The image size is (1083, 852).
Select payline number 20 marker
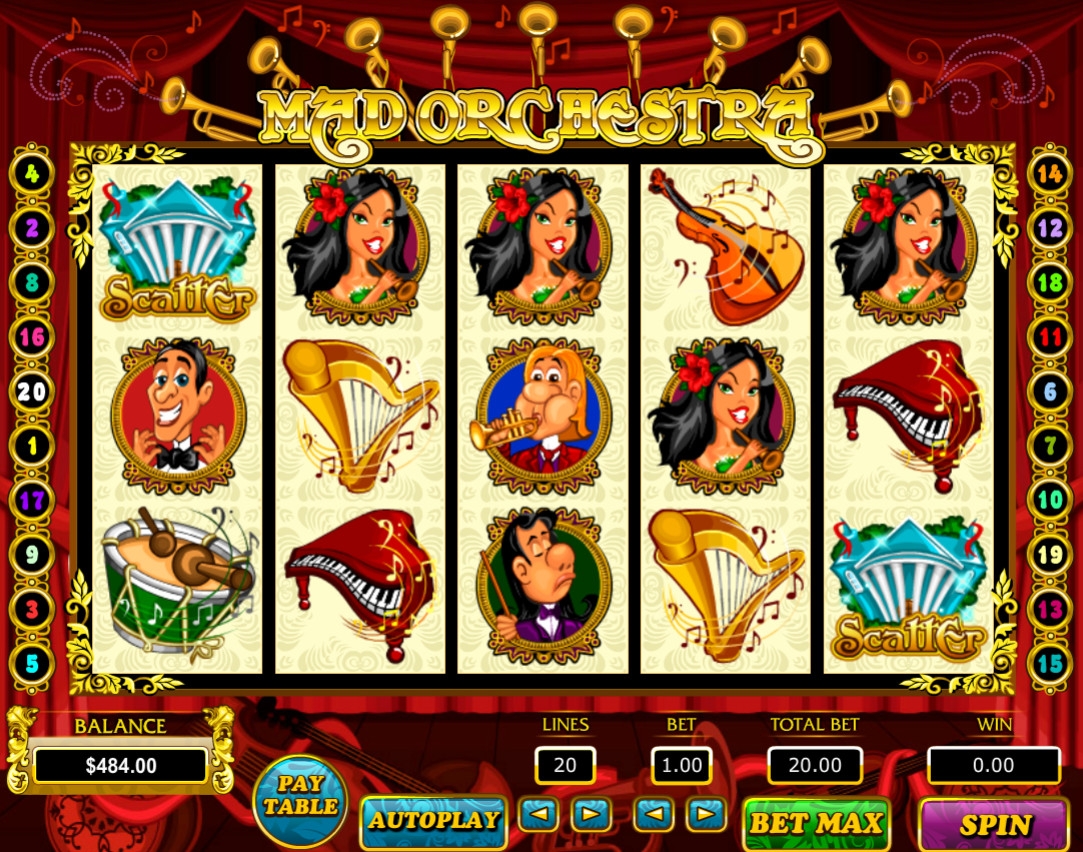[x=32, y=391]
